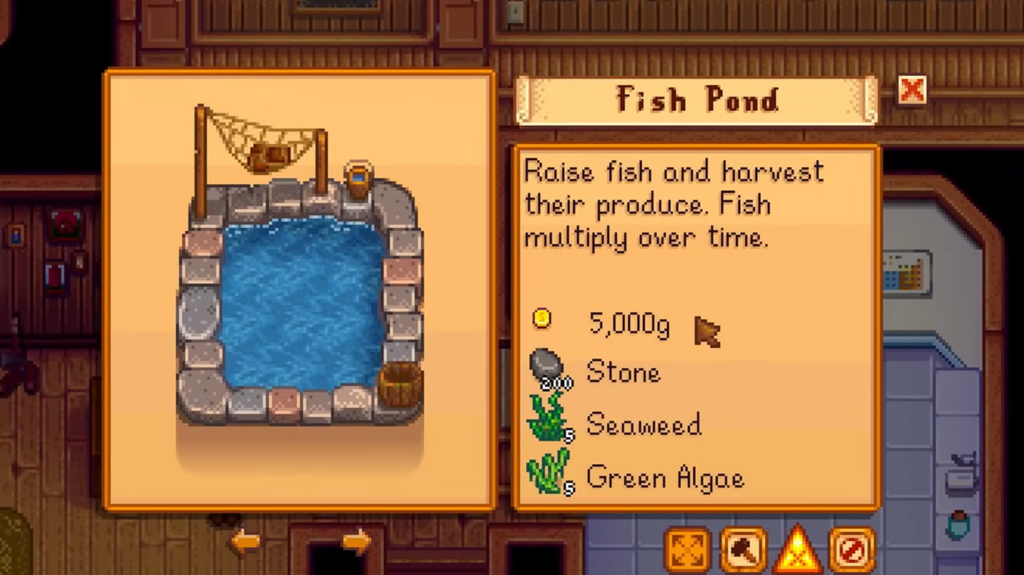Viewport: 1024px width, 575px height.
Task: Activate the move buildings button
Action: 688,550
